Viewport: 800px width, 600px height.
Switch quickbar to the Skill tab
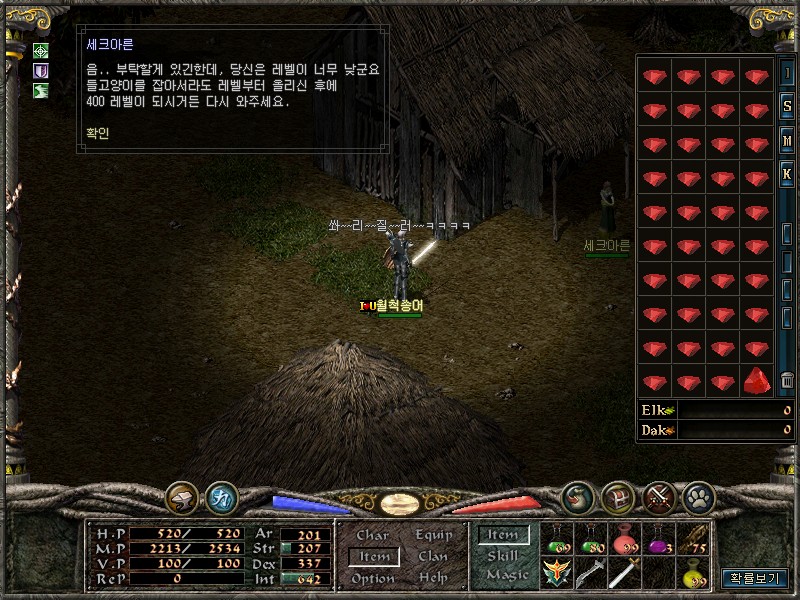[502, 556]
